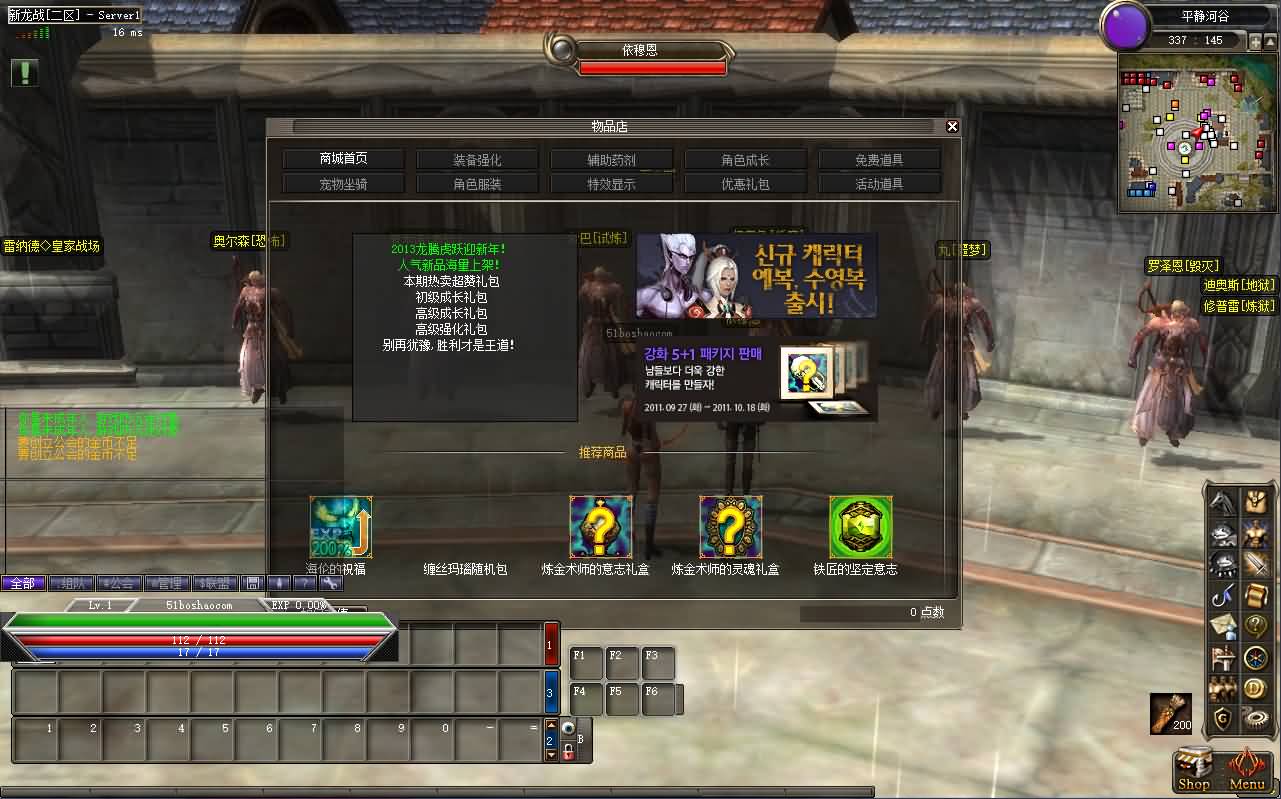Click the disk save icon in the chat bar

[x=253, y=583]
